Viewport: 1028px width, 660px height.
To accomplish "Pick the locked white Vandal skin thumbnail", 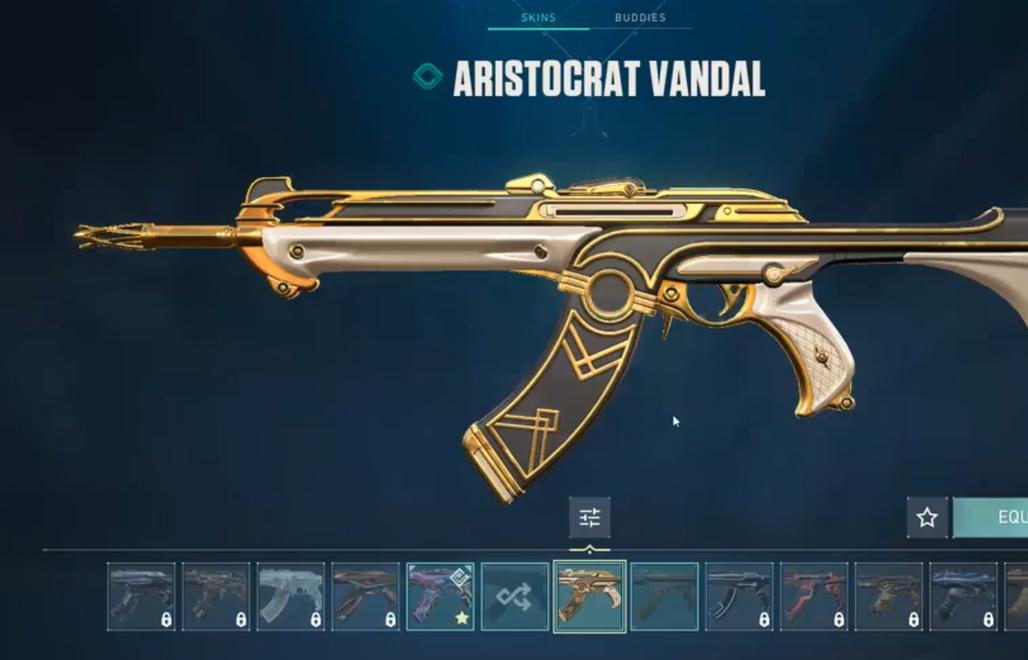I will click(x=291, y=596).
